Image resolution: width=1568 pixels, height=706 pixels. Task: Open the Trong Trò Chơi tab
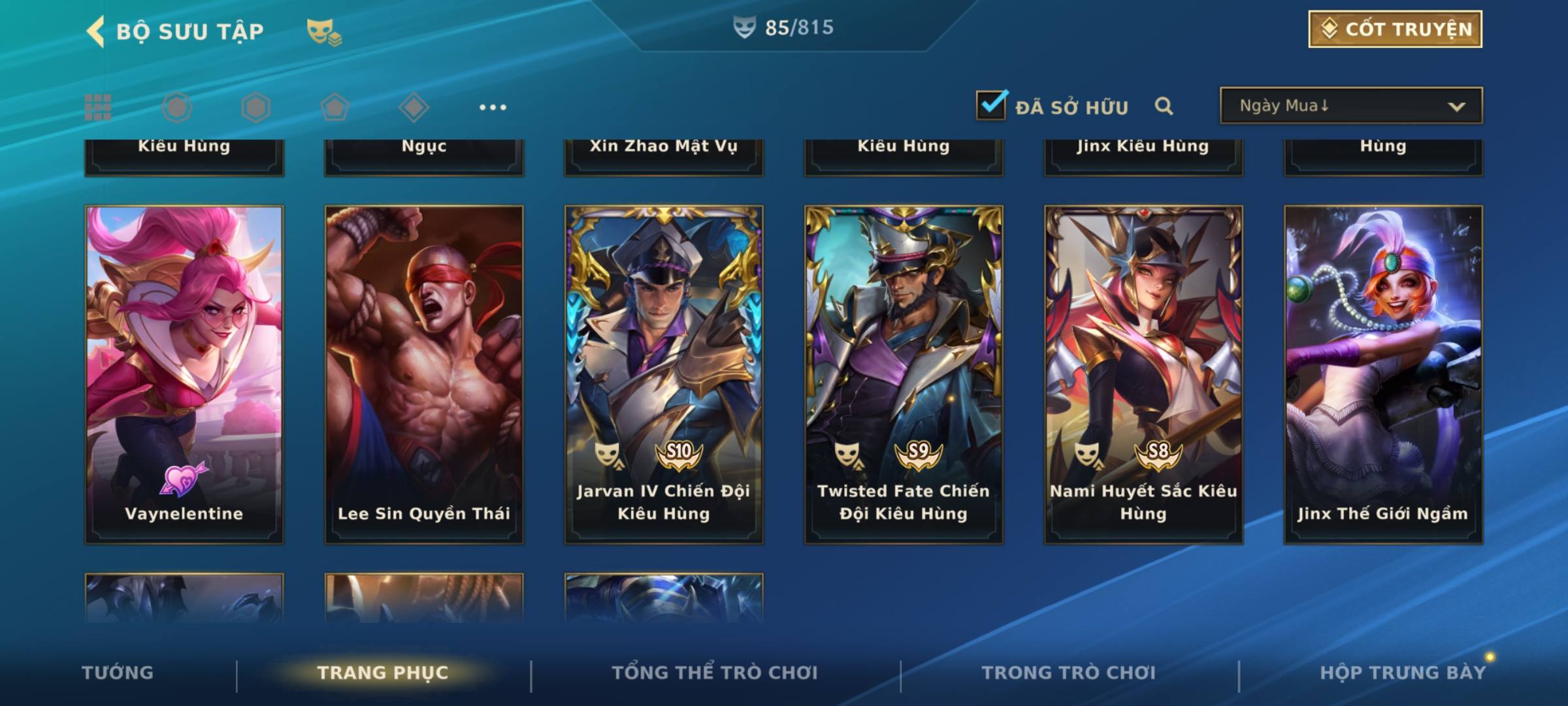point(1068,673)
